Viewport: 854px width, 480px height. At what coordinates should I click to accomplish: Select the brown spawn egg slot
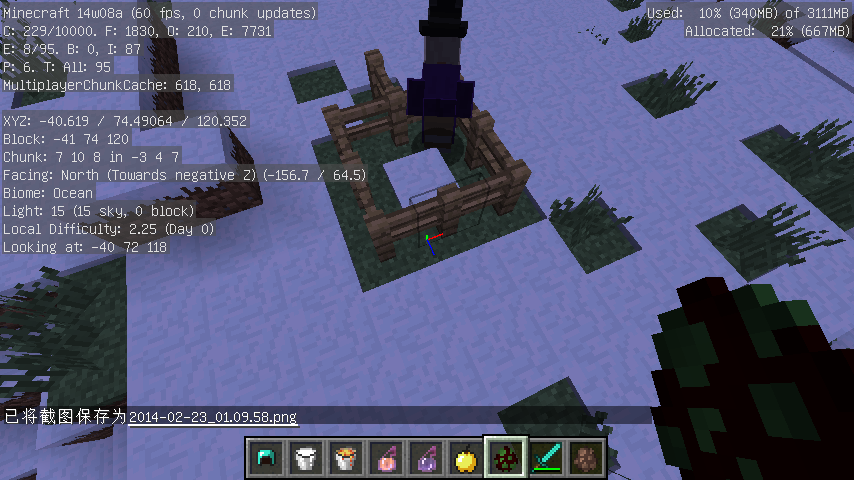tap(585, 459)
